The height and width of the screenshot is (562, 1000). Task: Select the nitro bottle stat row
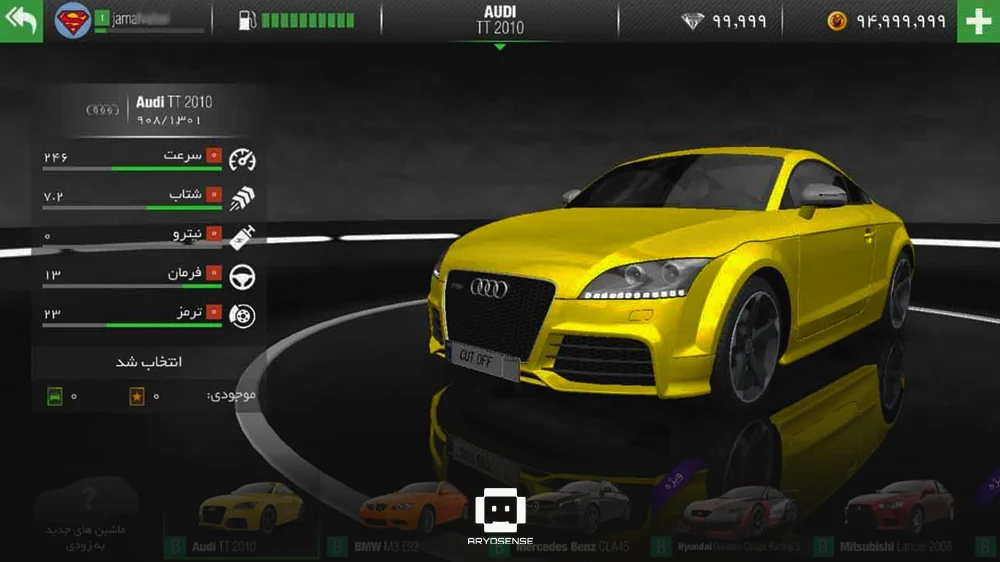[149, 237]
